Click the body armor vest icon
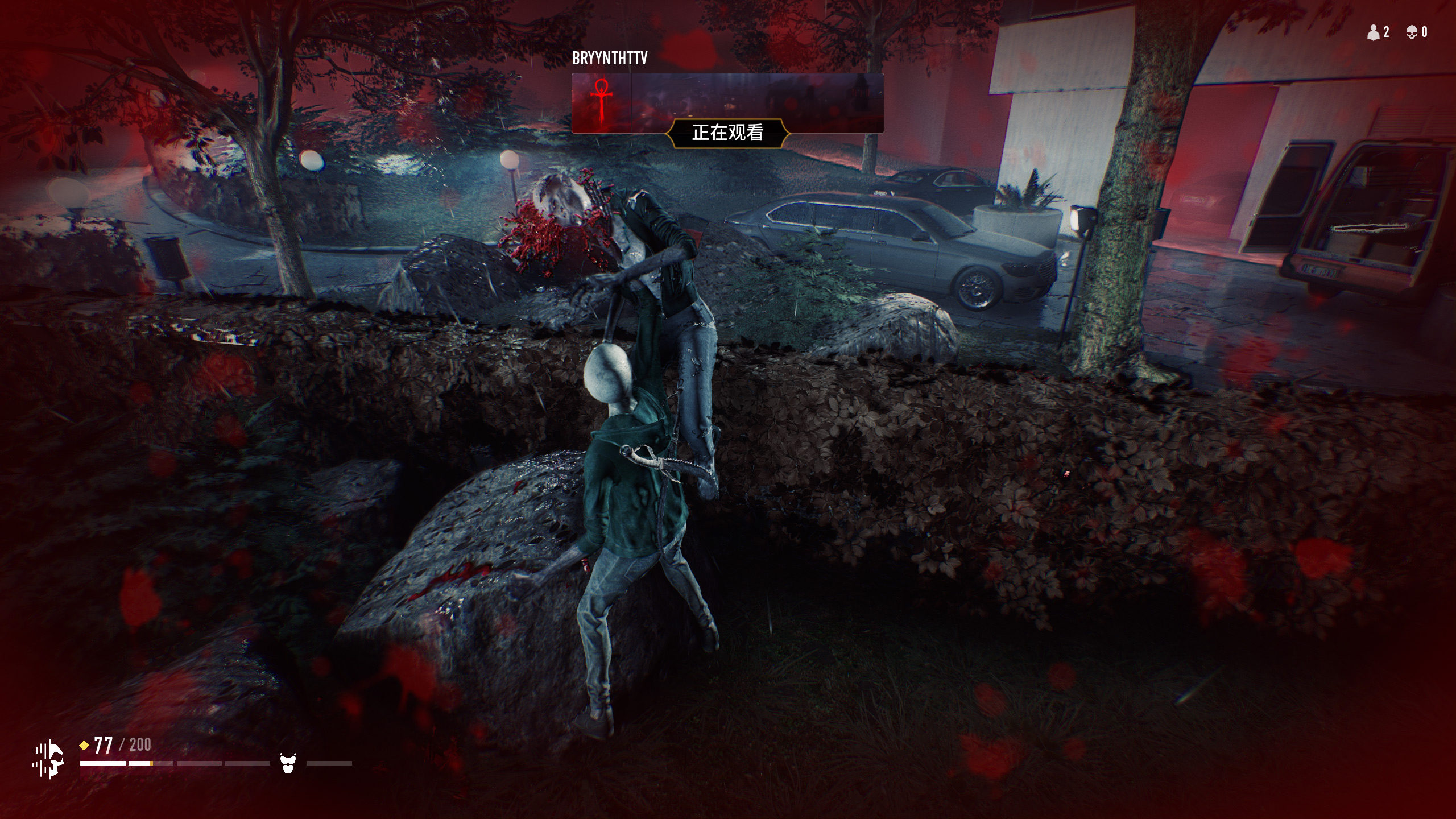This screenshot has height=819, width=1456. (288, 763)
